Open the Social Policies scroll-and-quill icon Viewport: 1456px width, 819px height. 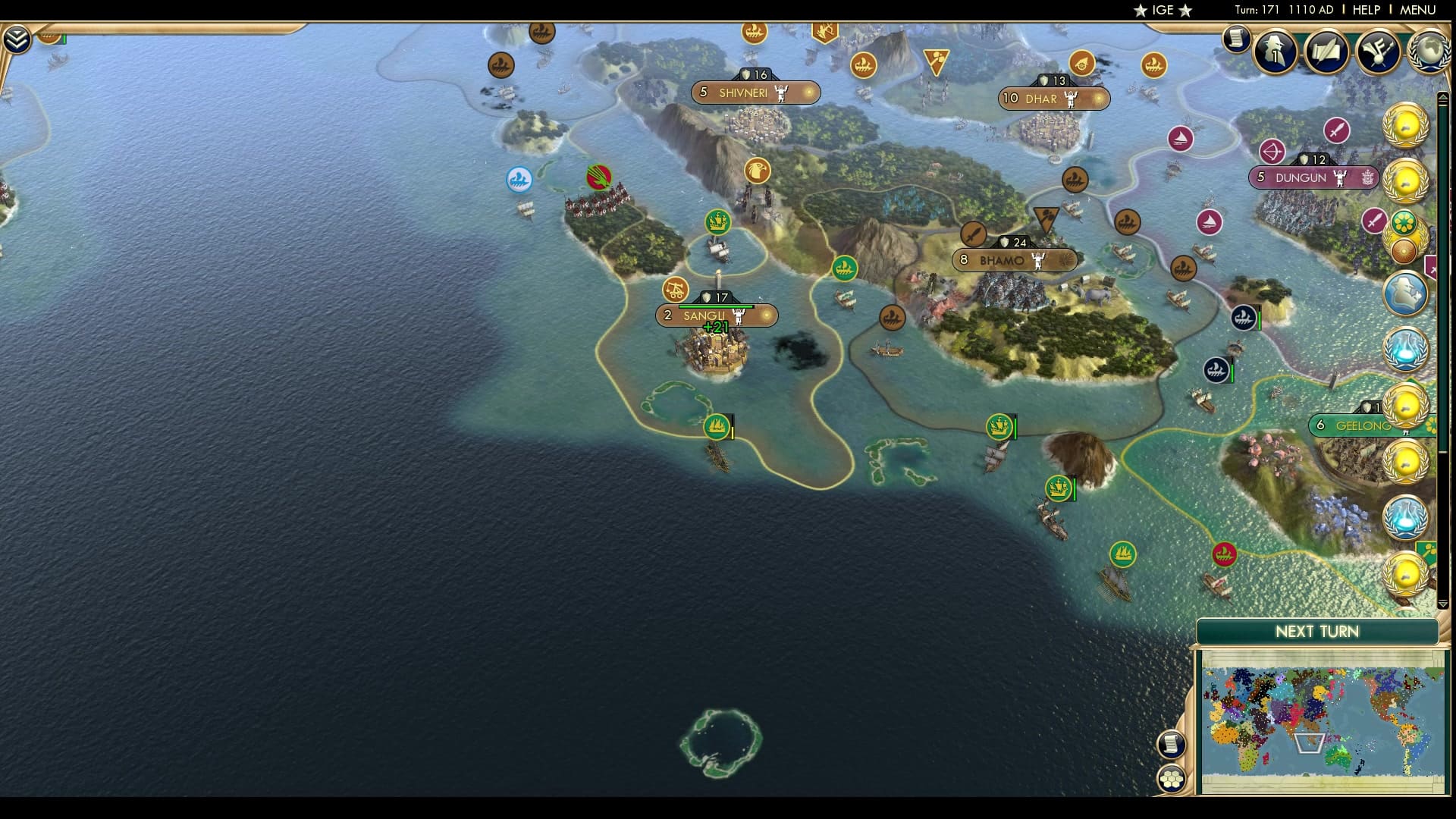point(1326,52)
